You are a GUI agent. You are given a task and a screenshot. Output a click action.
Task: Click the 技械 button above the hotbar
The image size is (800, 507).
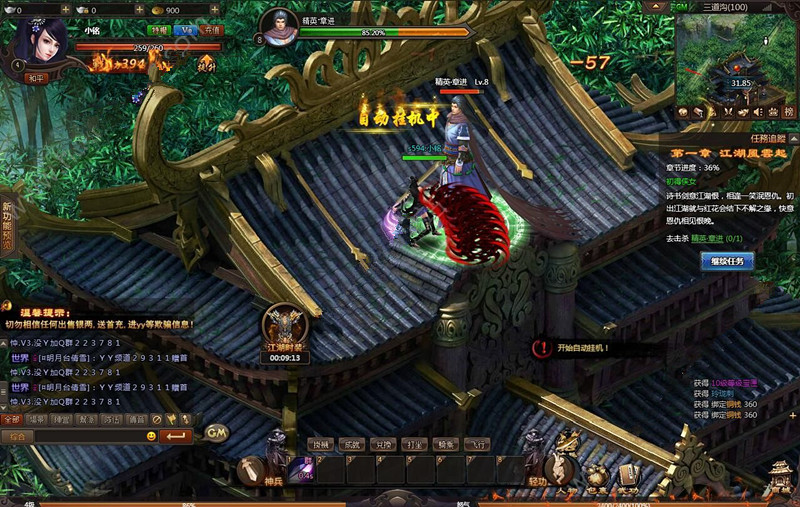320,444
